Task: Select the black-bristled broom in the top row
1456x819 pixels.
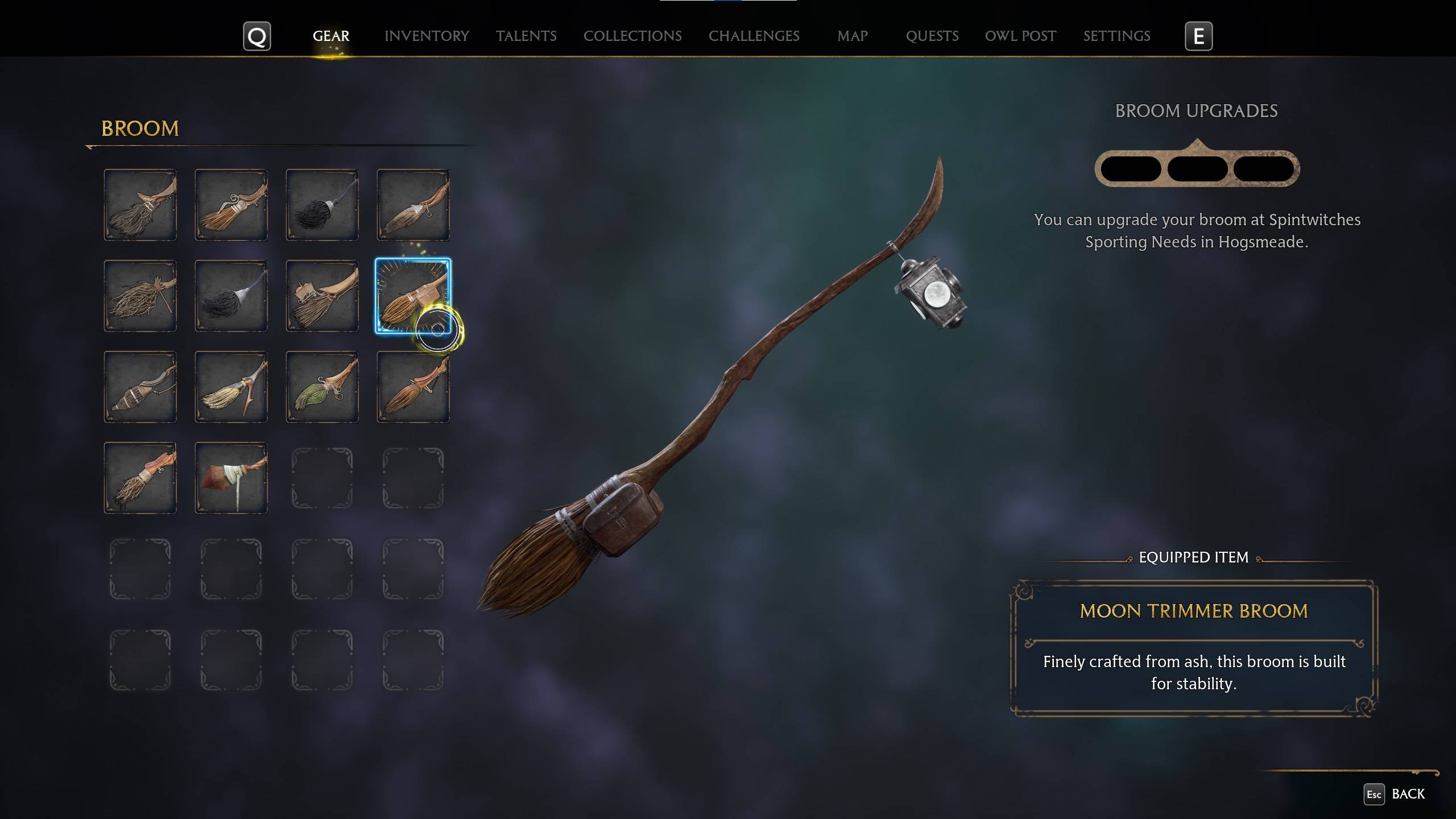Action: (x=322, y=205)
